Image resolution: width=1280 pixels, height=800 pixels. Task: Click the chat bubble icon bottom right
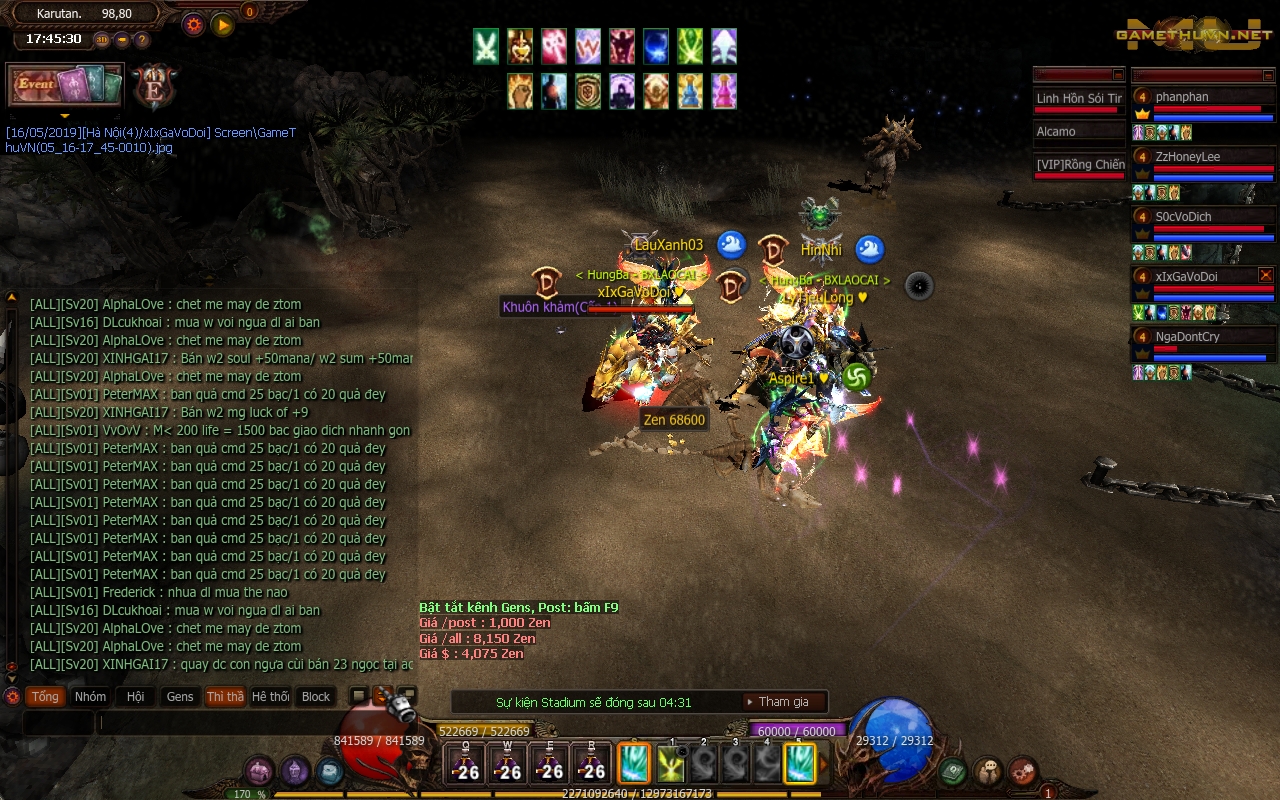coord(988,770)
